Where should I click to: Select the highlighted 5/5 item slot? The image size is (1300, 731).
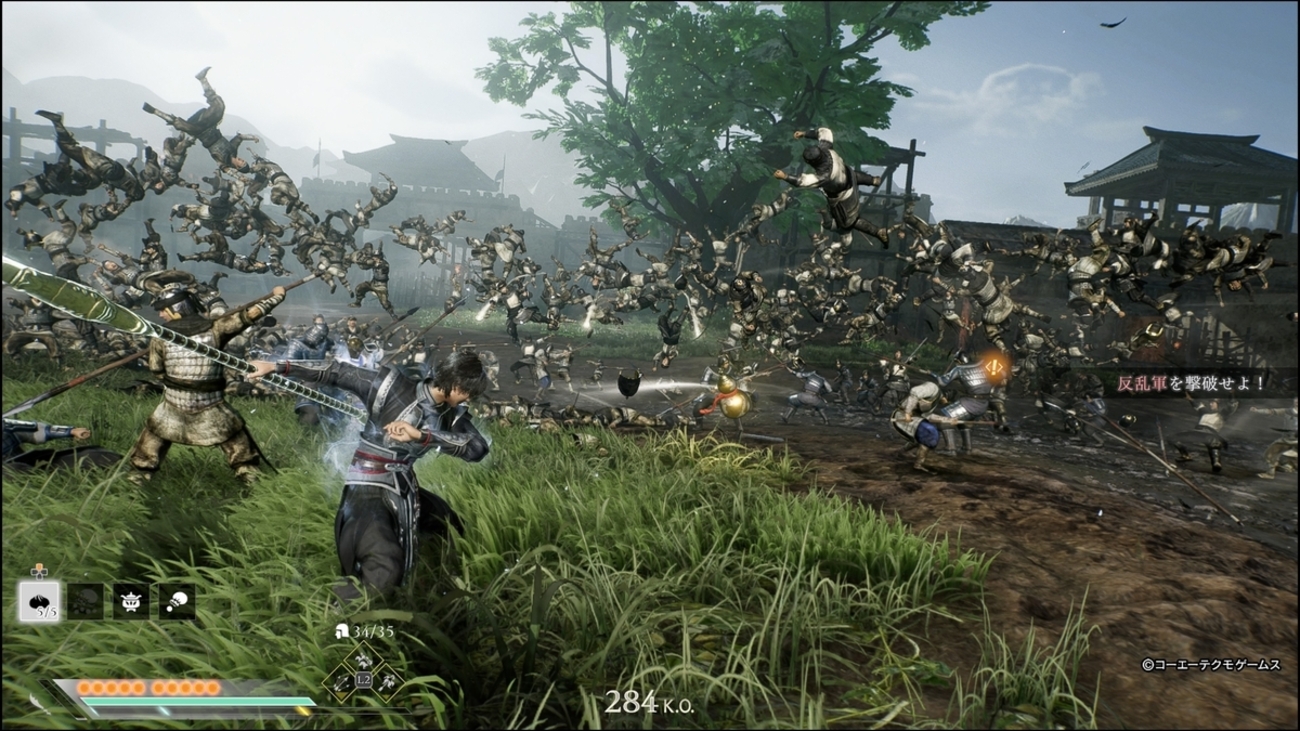click(40, 601)
